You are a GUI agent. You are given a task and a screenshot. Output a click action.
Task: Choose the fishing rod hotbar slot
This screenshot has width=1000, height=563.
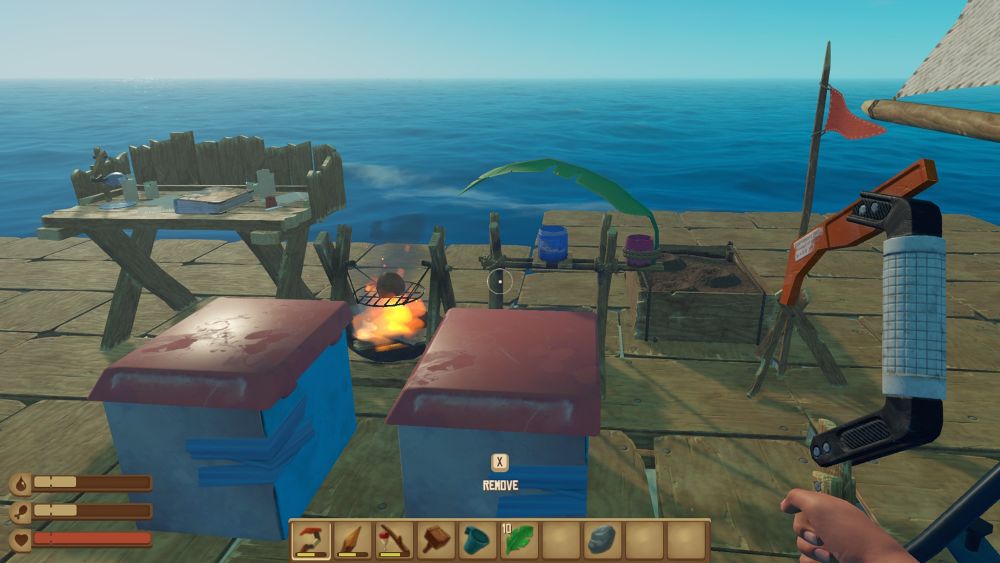[x=395, y=540]
